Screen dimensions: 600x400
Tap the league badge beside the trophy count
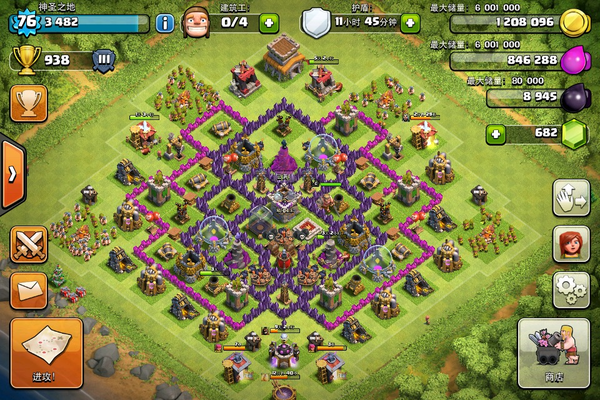click(x=103, y=60)
